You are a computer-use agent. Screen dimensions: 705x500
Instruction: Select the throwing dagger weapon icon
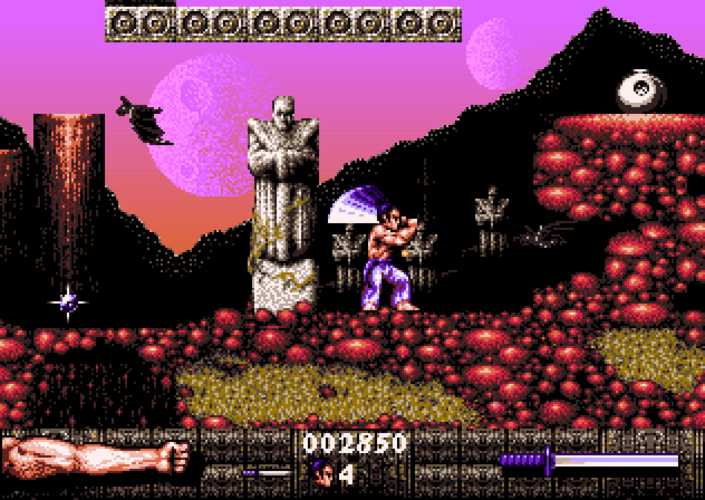[x=265, y=472]
